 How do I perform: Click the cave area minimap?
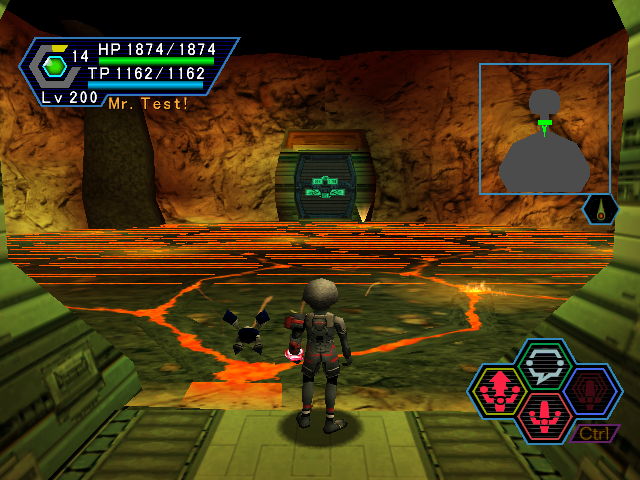tap(544, 129)
